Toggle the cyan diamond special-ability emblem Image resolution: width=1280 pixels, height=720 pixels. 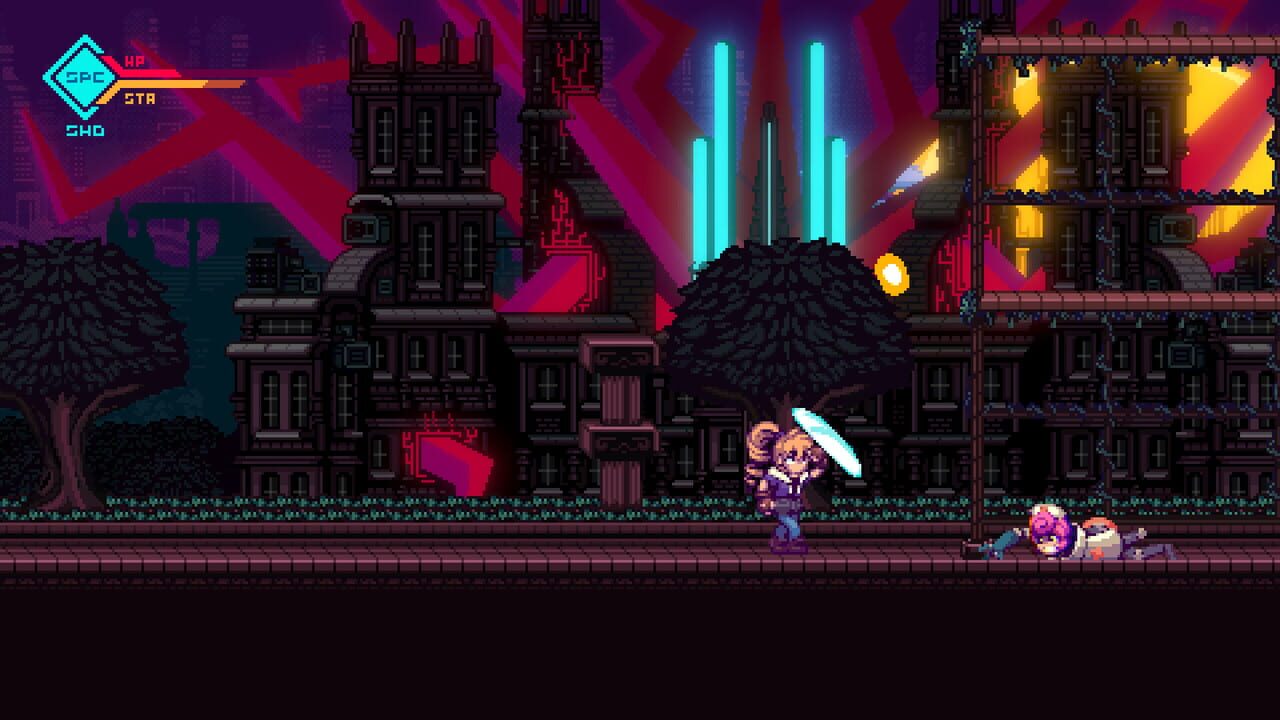(82, 80)
